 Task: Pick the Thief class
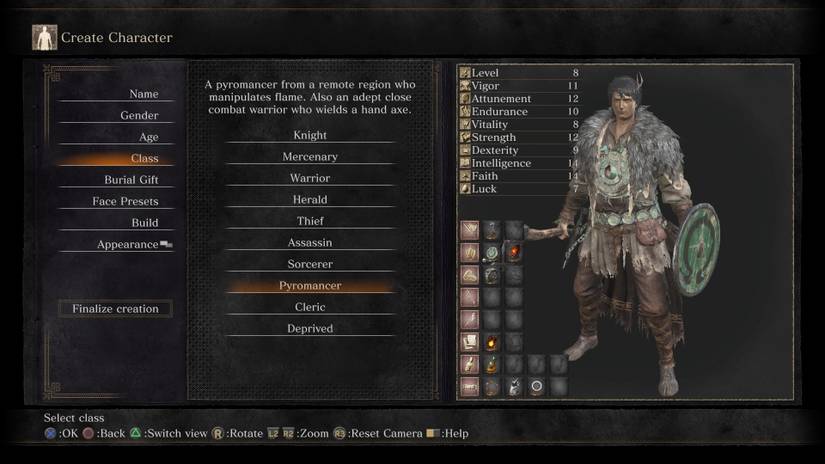310,221
